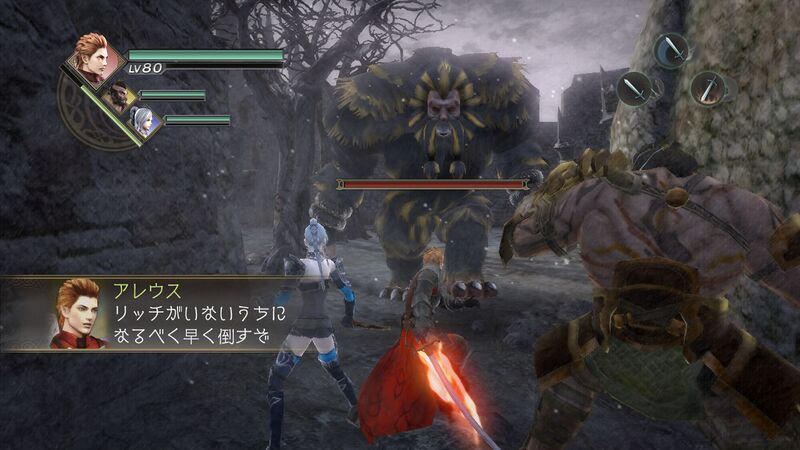Image resolution: width=800 pixels, height=450 pixels.
Task: Switch to the bearded party member portrait
Action: pos(121,98)
